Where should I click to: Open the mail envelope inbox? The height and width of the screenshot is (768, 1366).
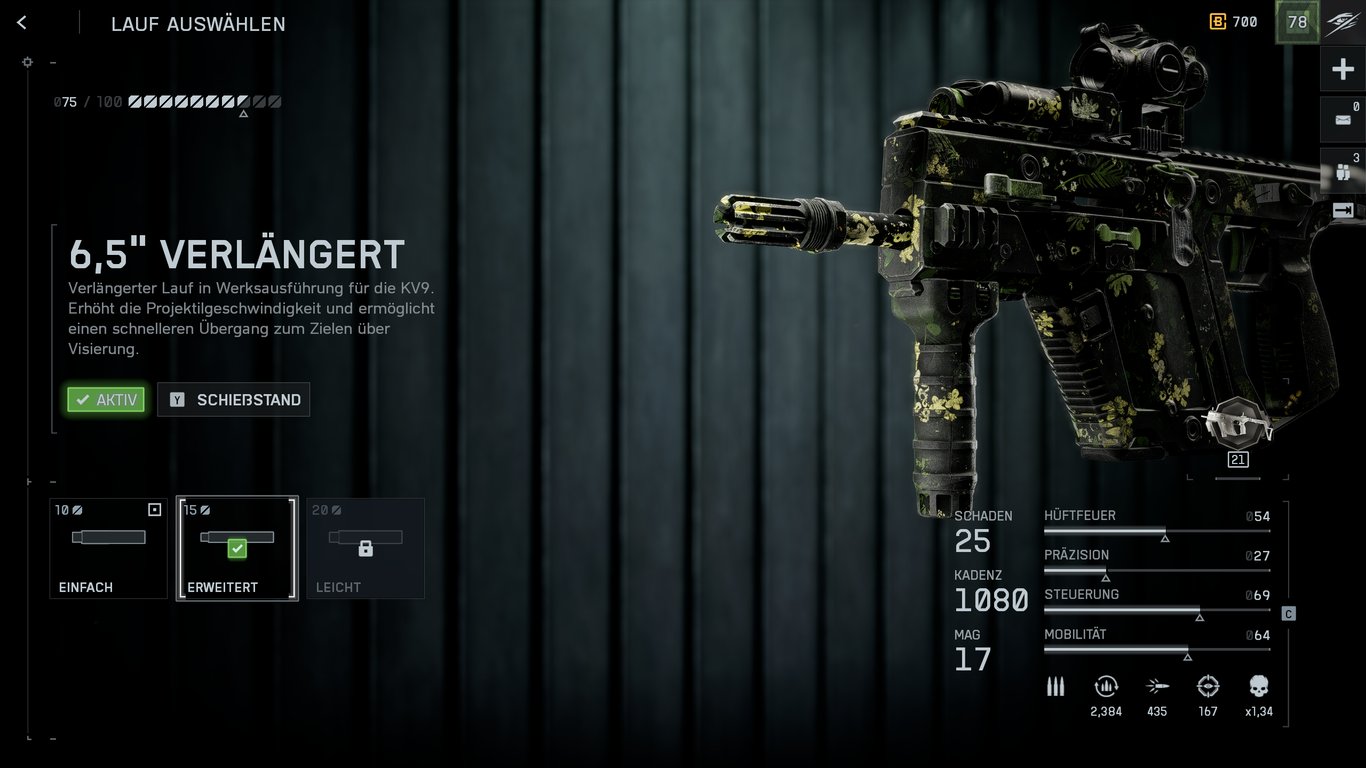1343,120
